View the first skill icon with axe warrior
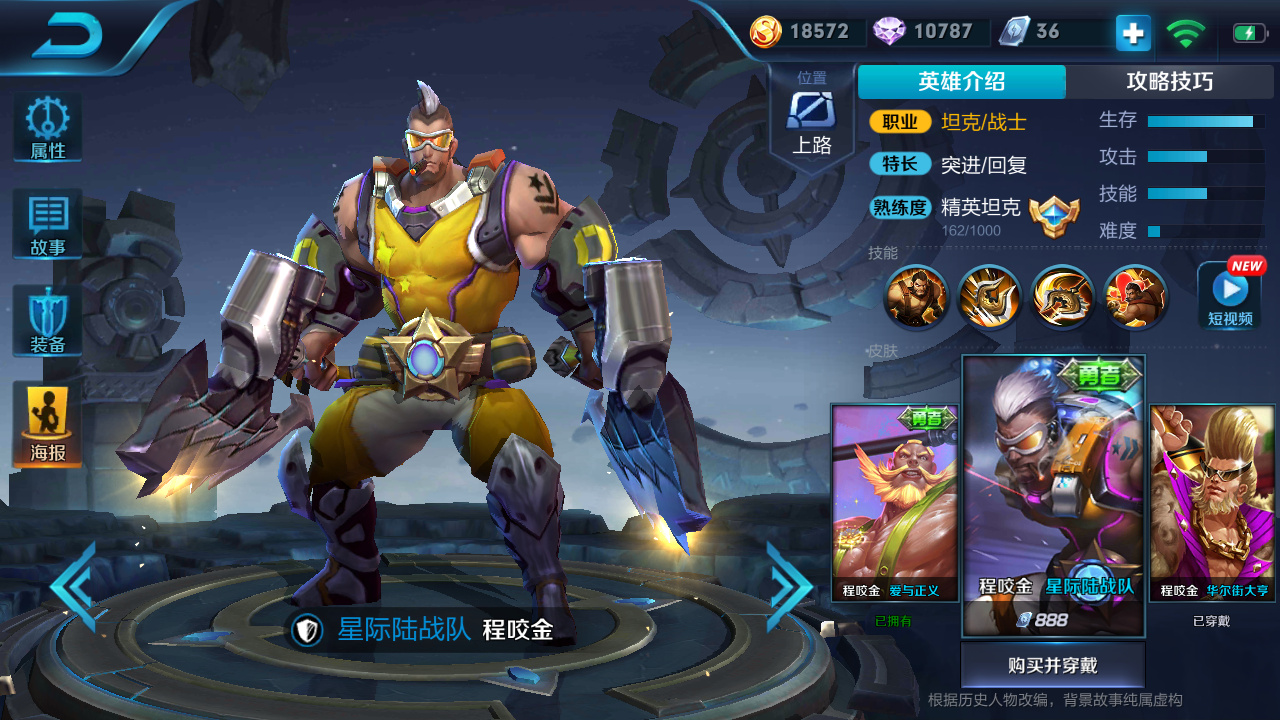The width and height of the screenshot is (1280, 720). click(x=915, y=296)
